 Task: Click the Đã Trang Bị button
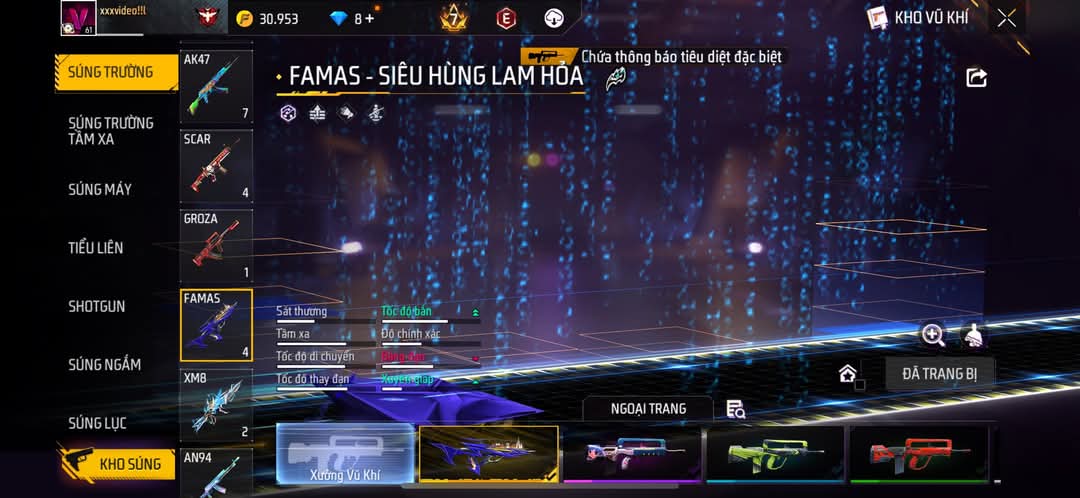[939, 374]
